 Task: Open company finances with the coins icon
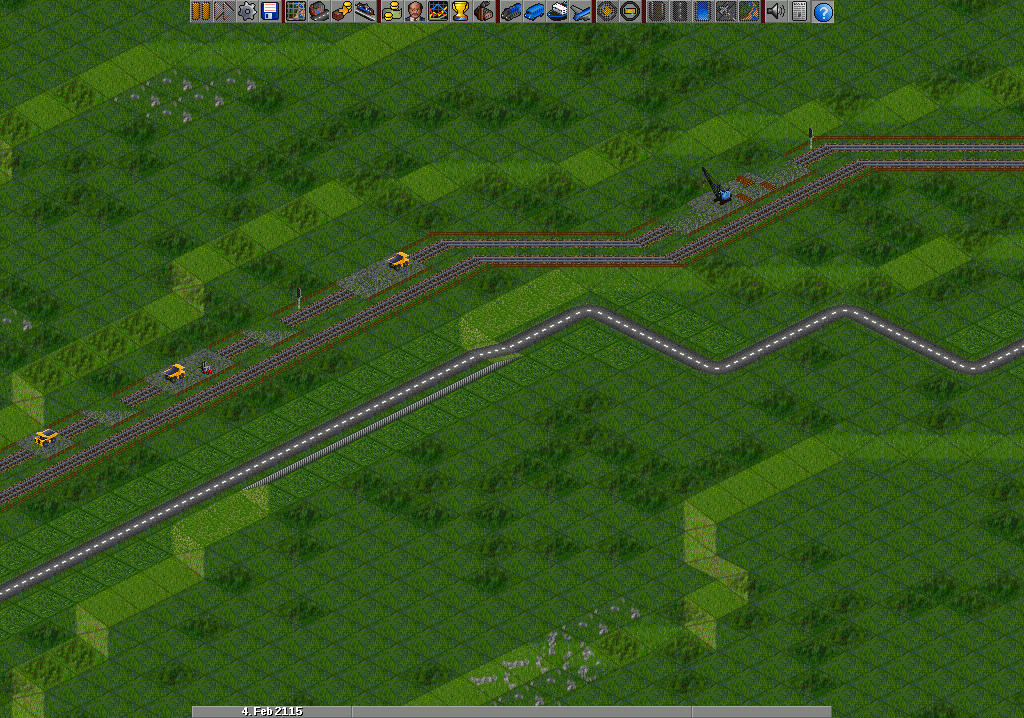[x=391, y=12]
